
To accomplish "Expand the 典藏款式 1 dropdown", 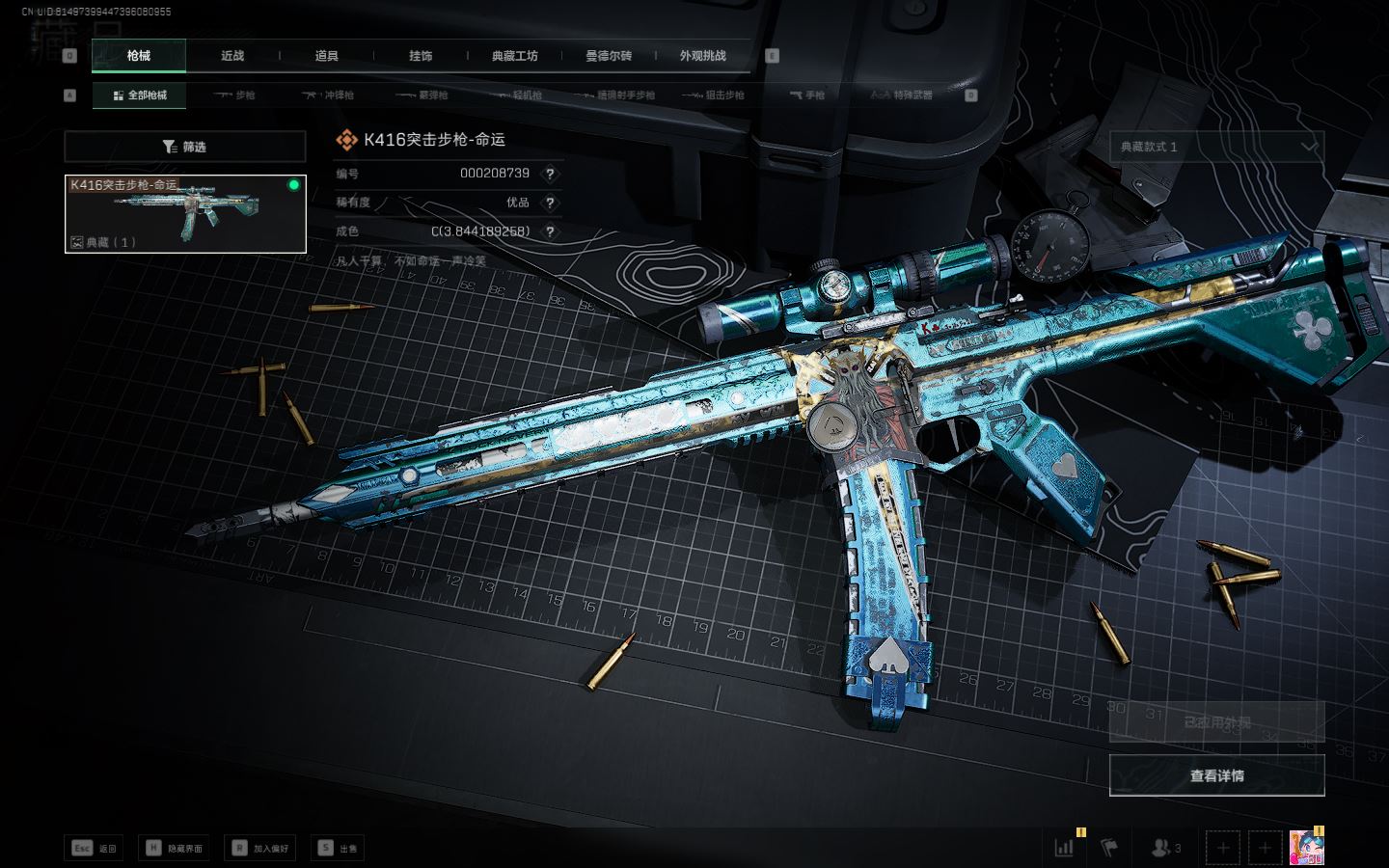I will point(1216,147).
